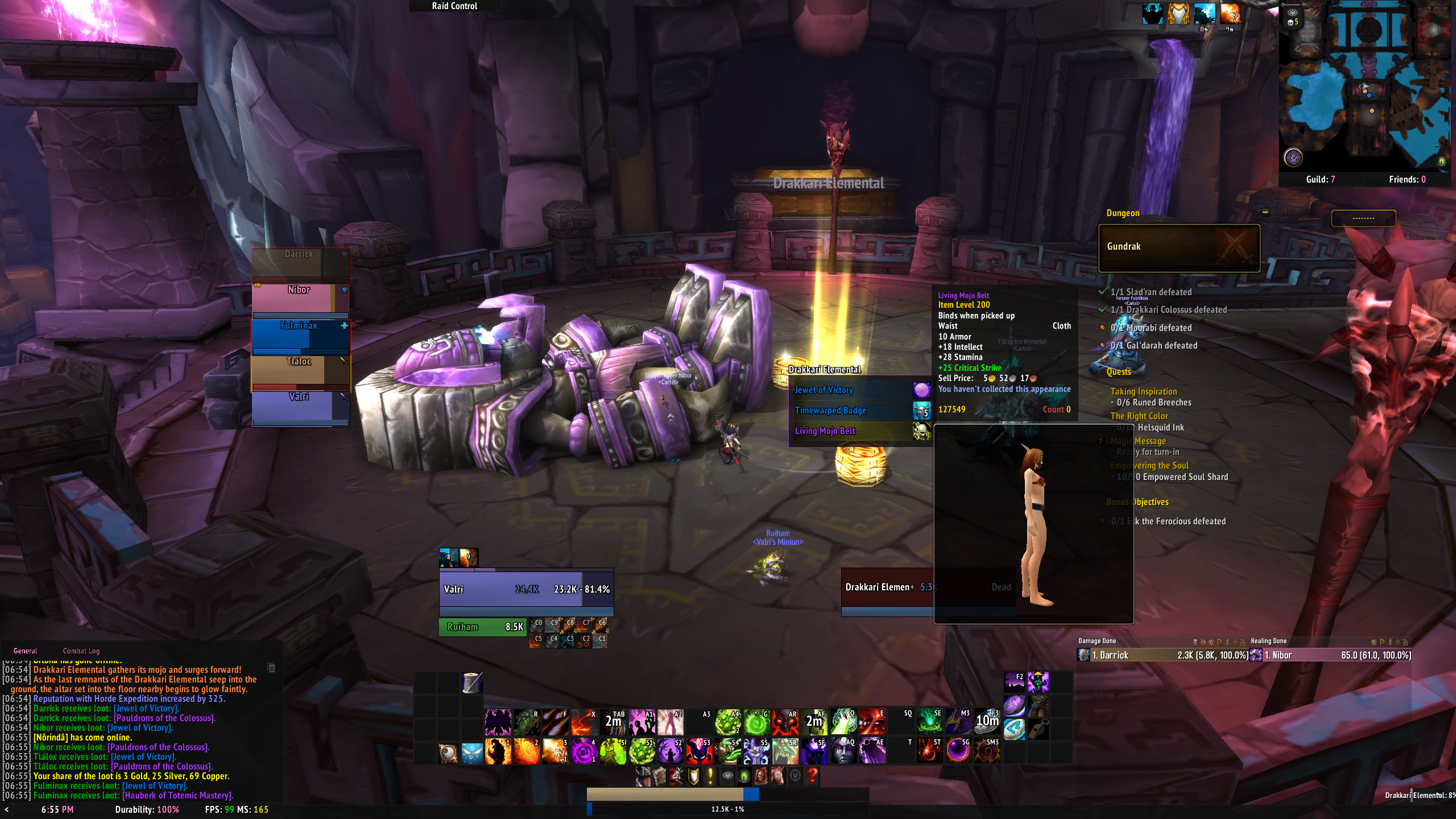The height and width of the screenshot is (819, 1456).
Task: Open the Gundrak dungeon banner
Action: pos(1178,247)
